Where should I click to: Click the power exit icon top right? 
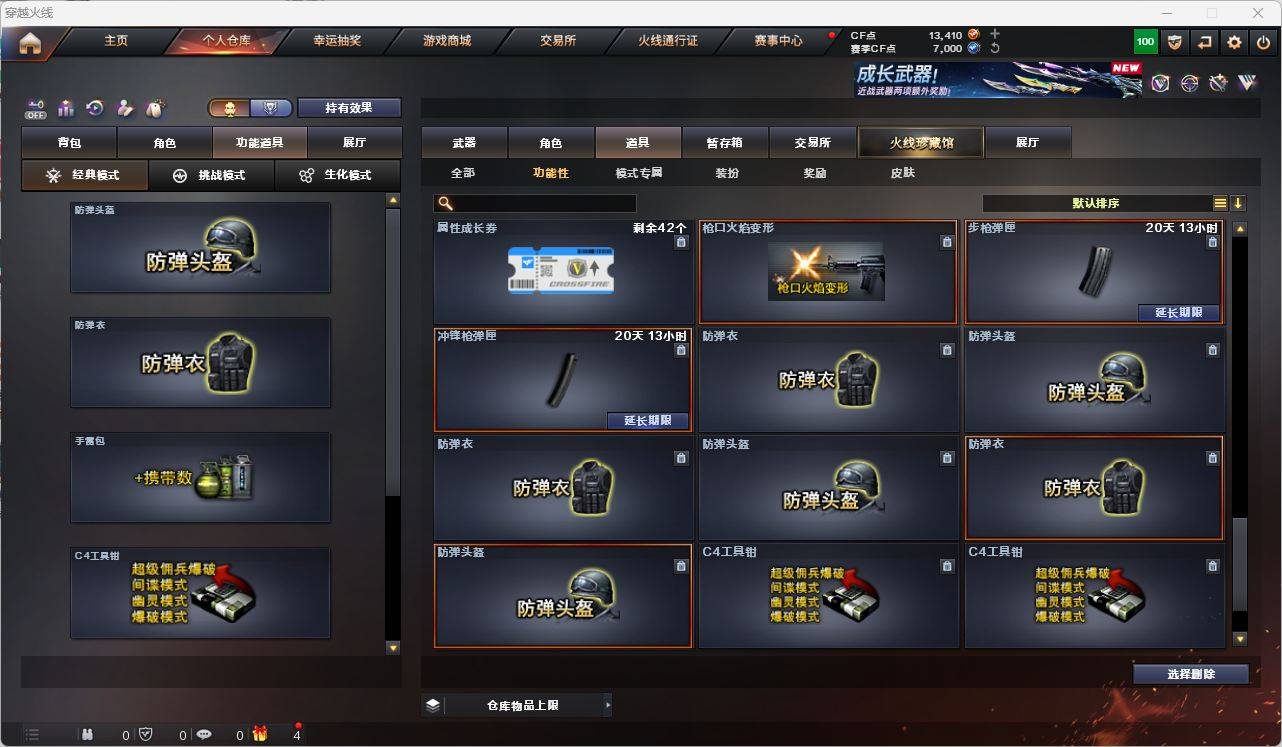1264,41
